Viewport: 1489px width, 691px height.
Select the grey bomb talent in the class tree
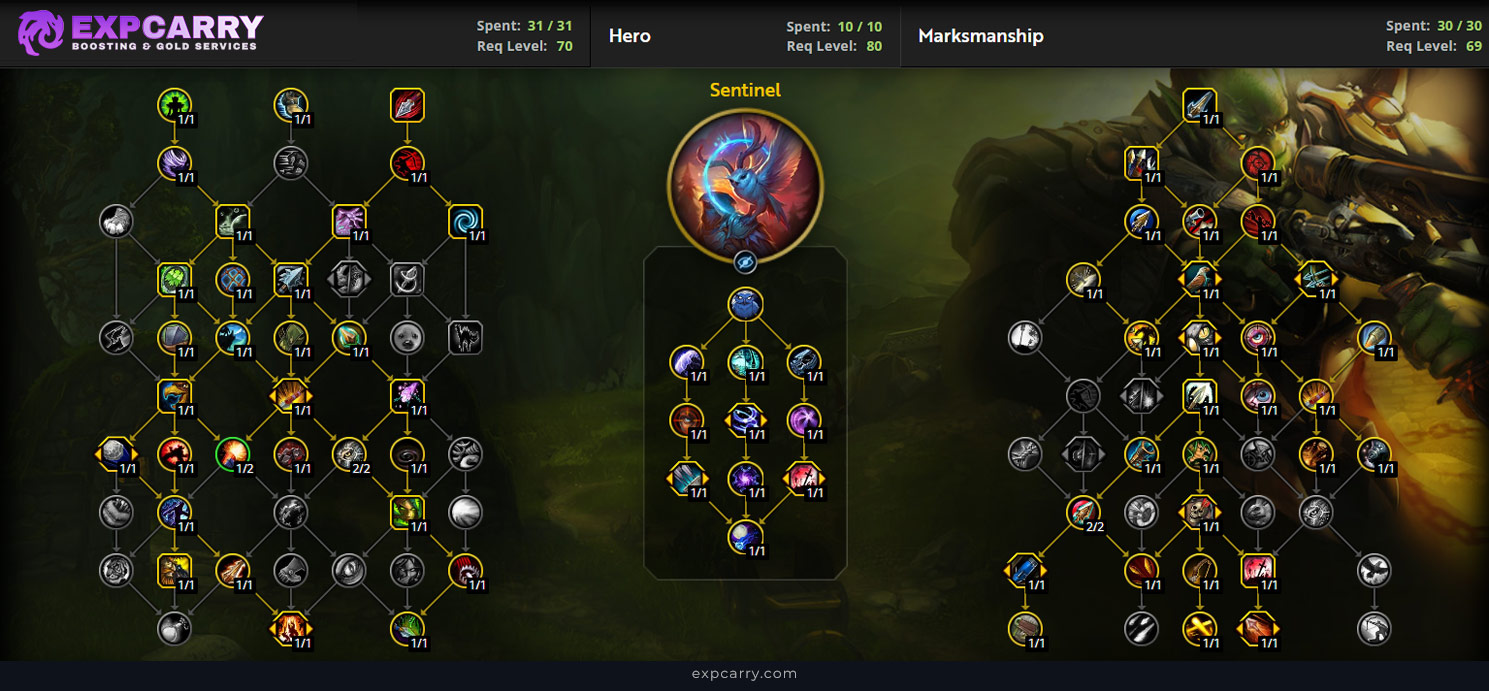[x=174, y=628]
